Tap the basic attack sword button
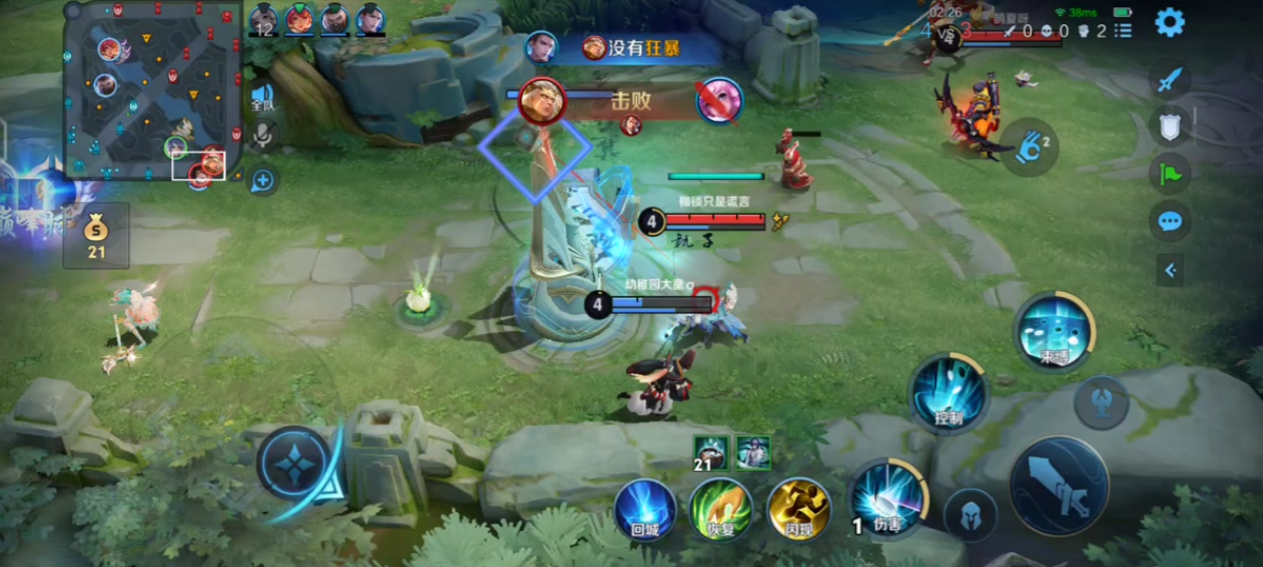The width and height of the screenshot is (1263, 567). coord(1059,486)
